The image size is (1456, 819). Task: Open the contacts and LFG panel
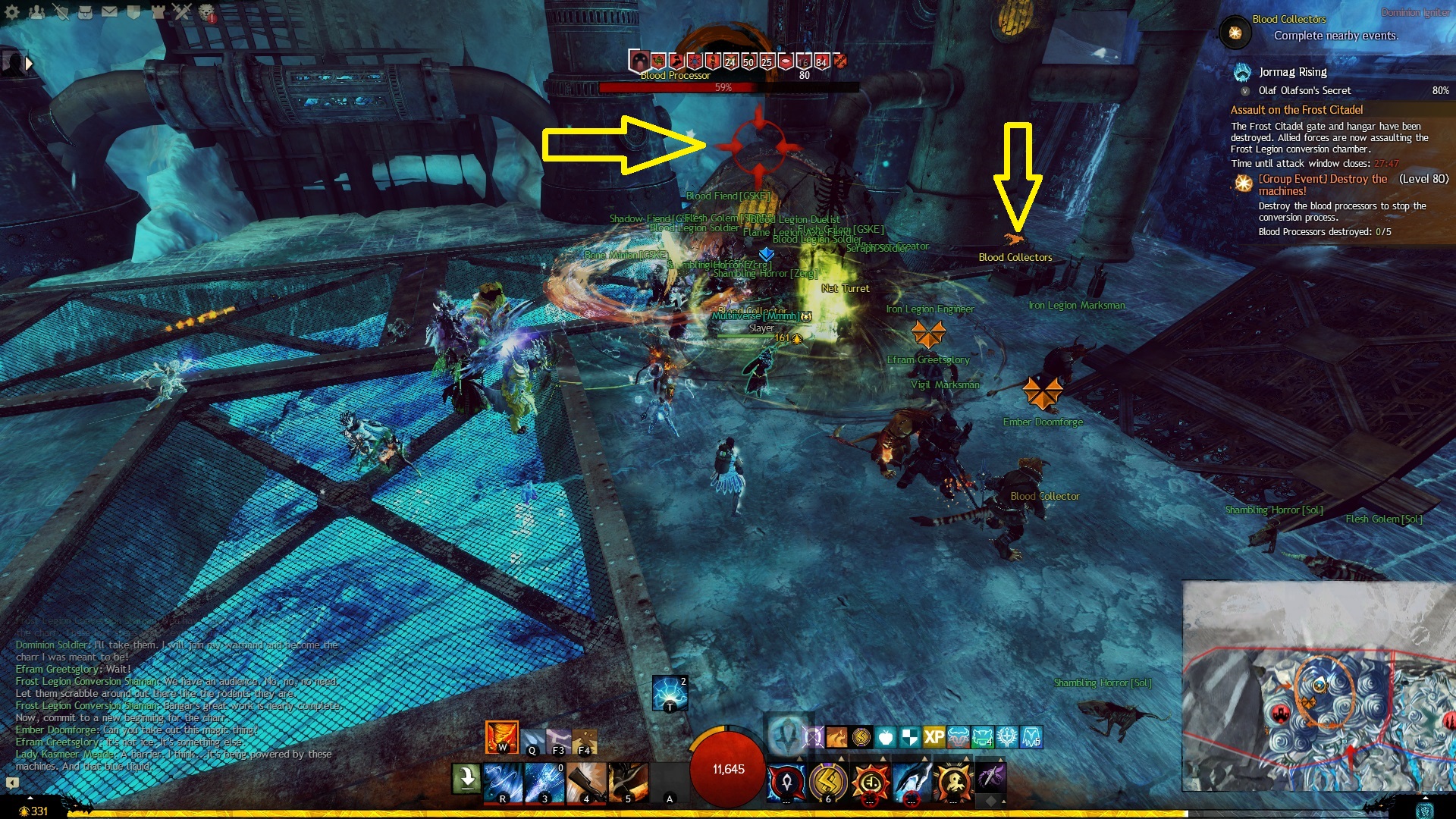[x=36, y=12]
